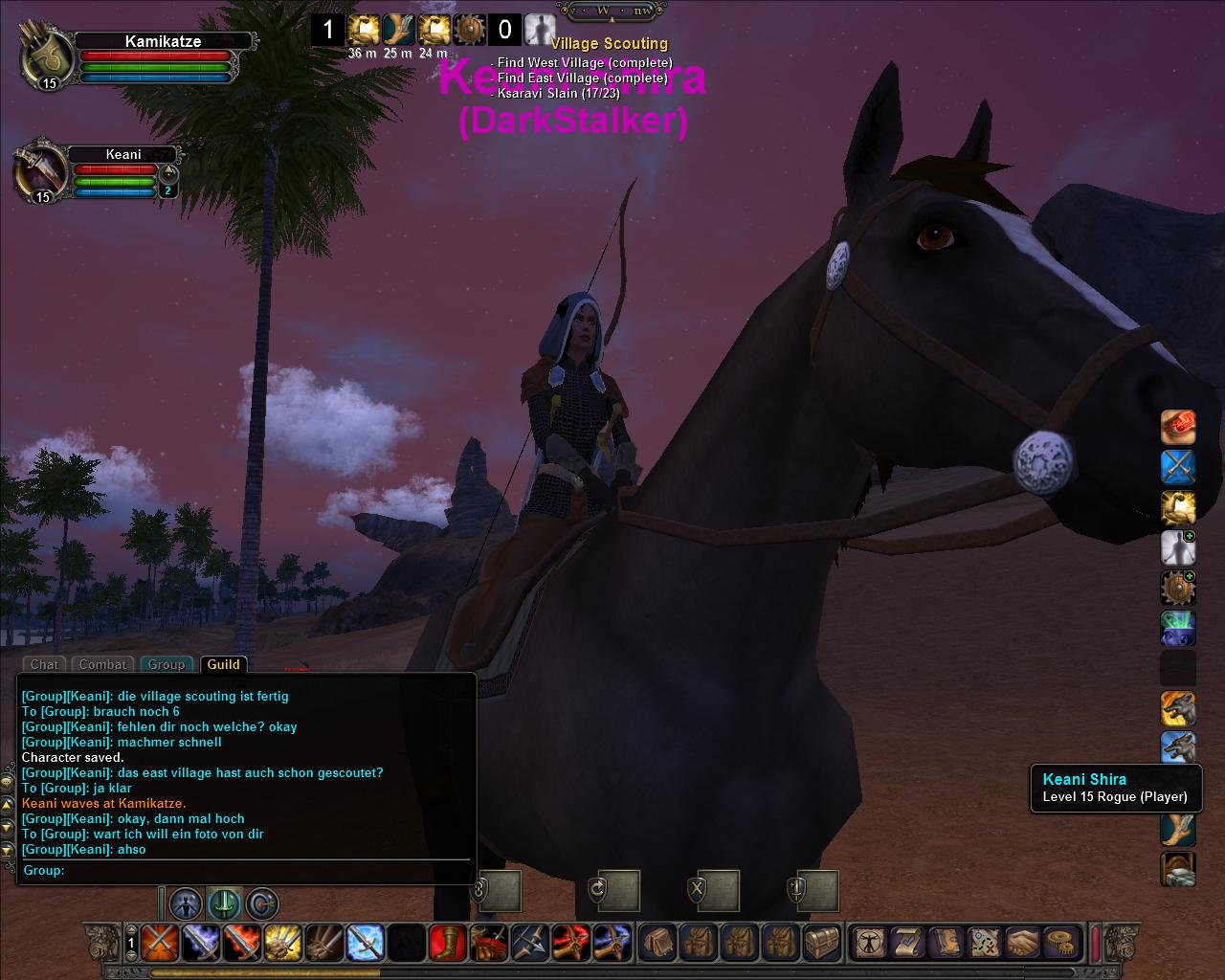
Task: Open the Combat log tab
Action: coord(102,664)
